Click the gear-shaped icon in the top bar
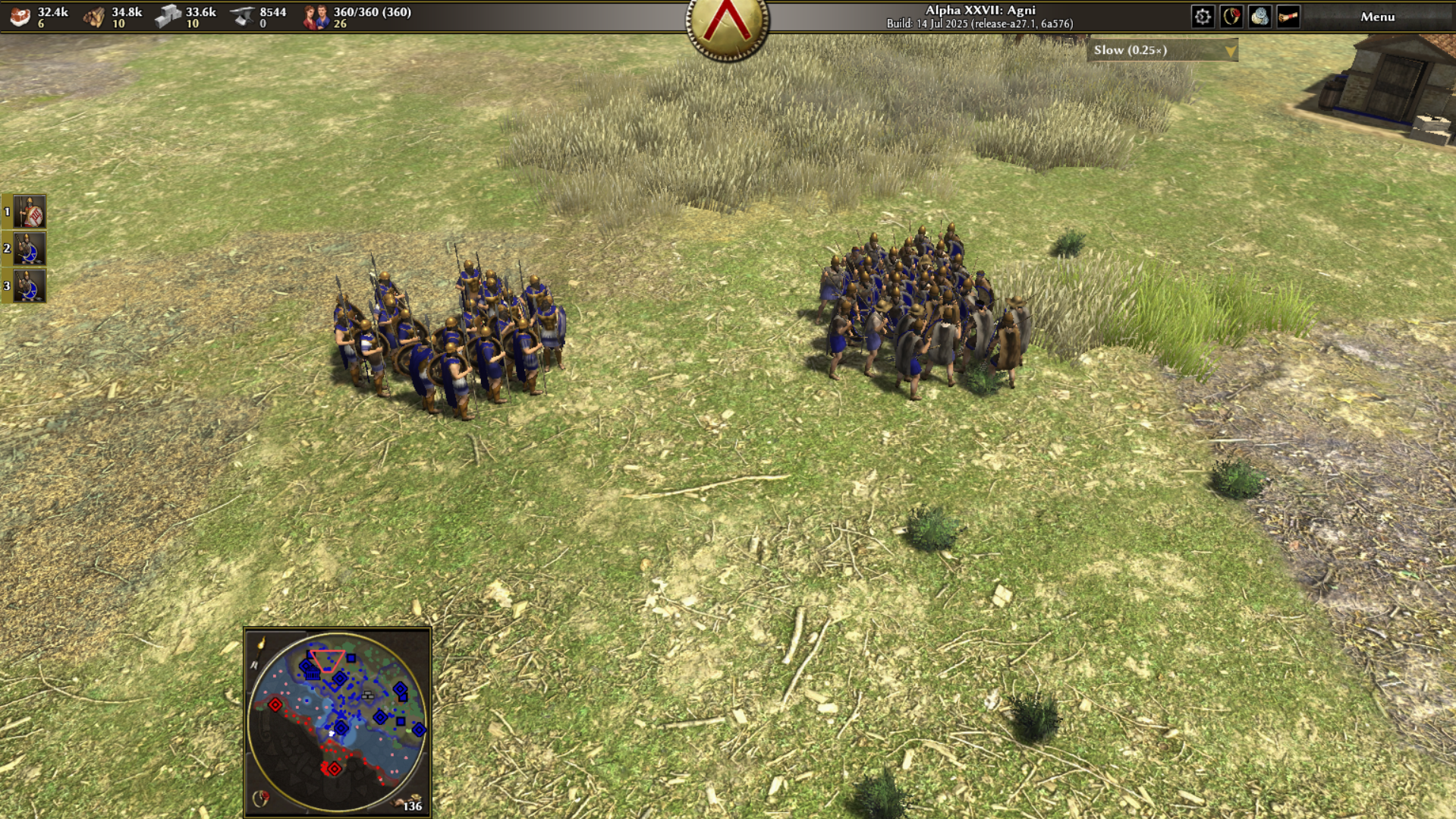 coord(1203,17)
